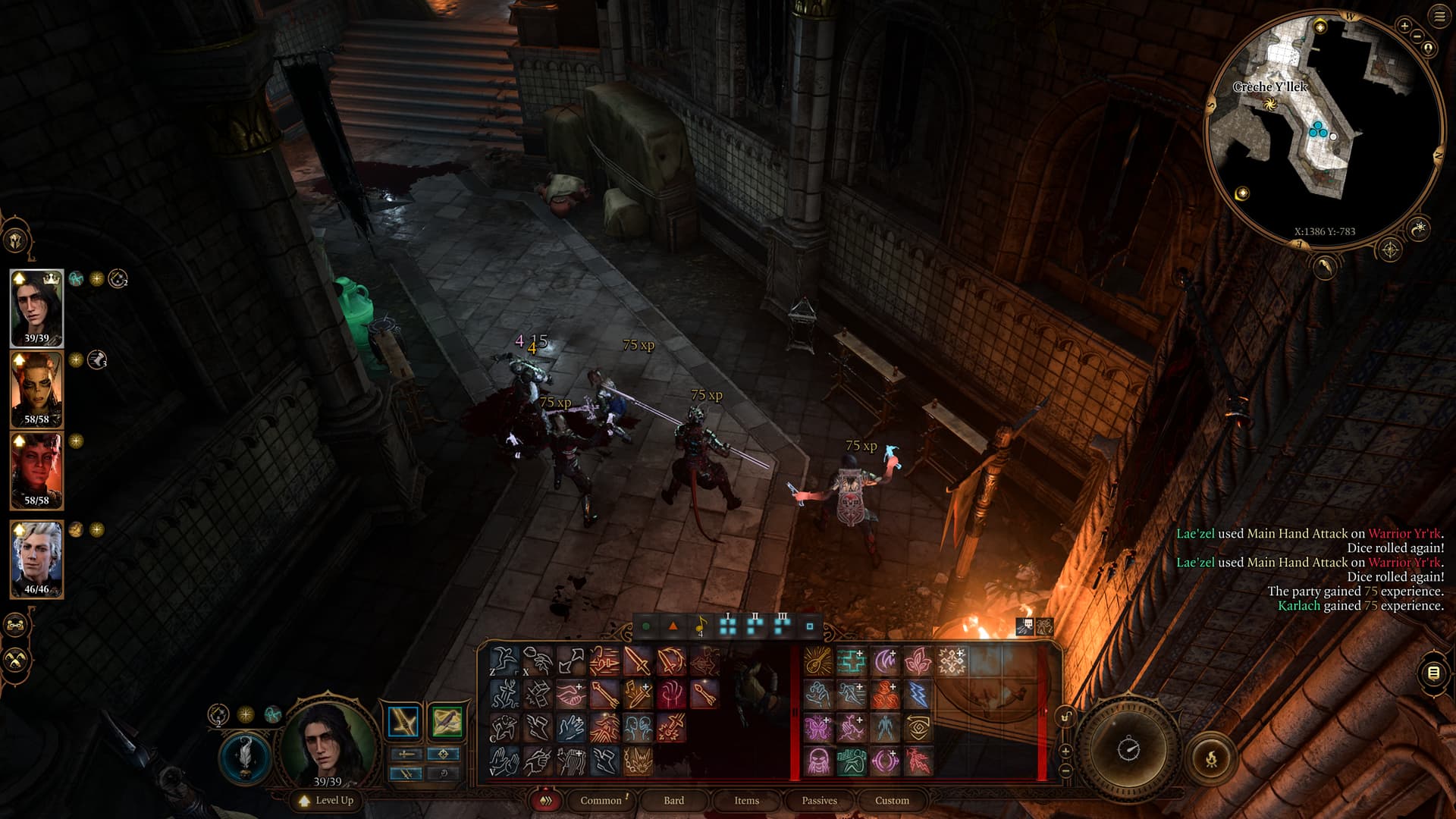Select Lae'zel's party portrait
1456x819 pixels.
point(36,390)
